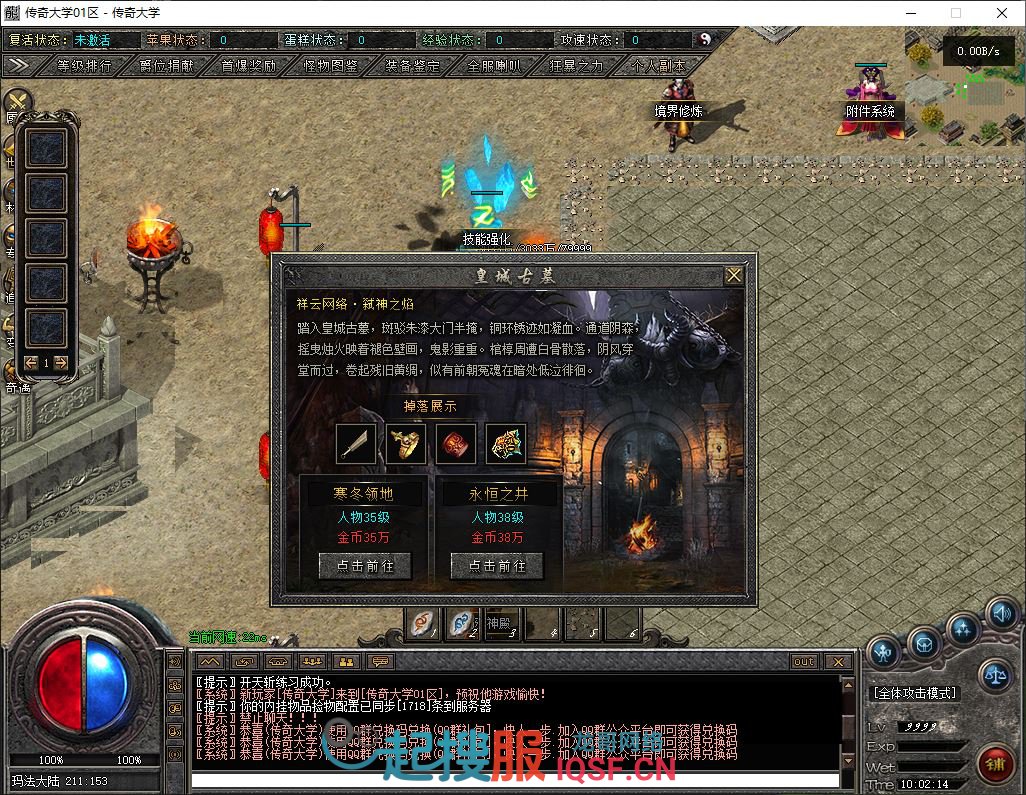Close the game window
This screenshot has height=795, width=1026.
coord(1002,13)
